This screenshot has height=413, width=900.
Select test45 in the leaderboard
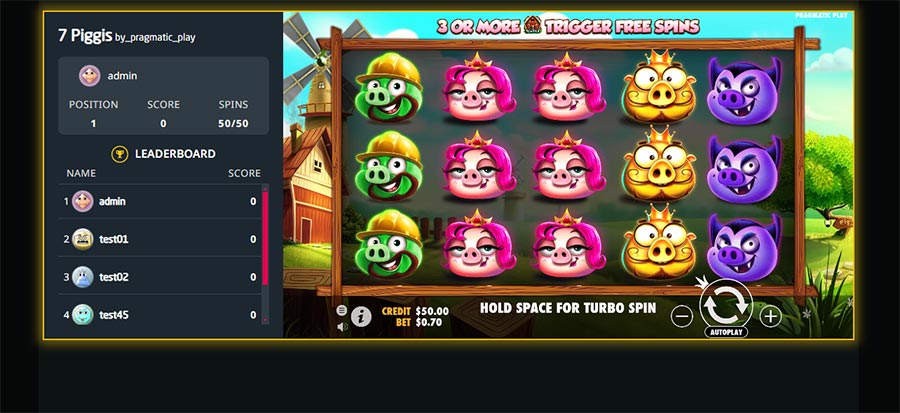(160, 315)
